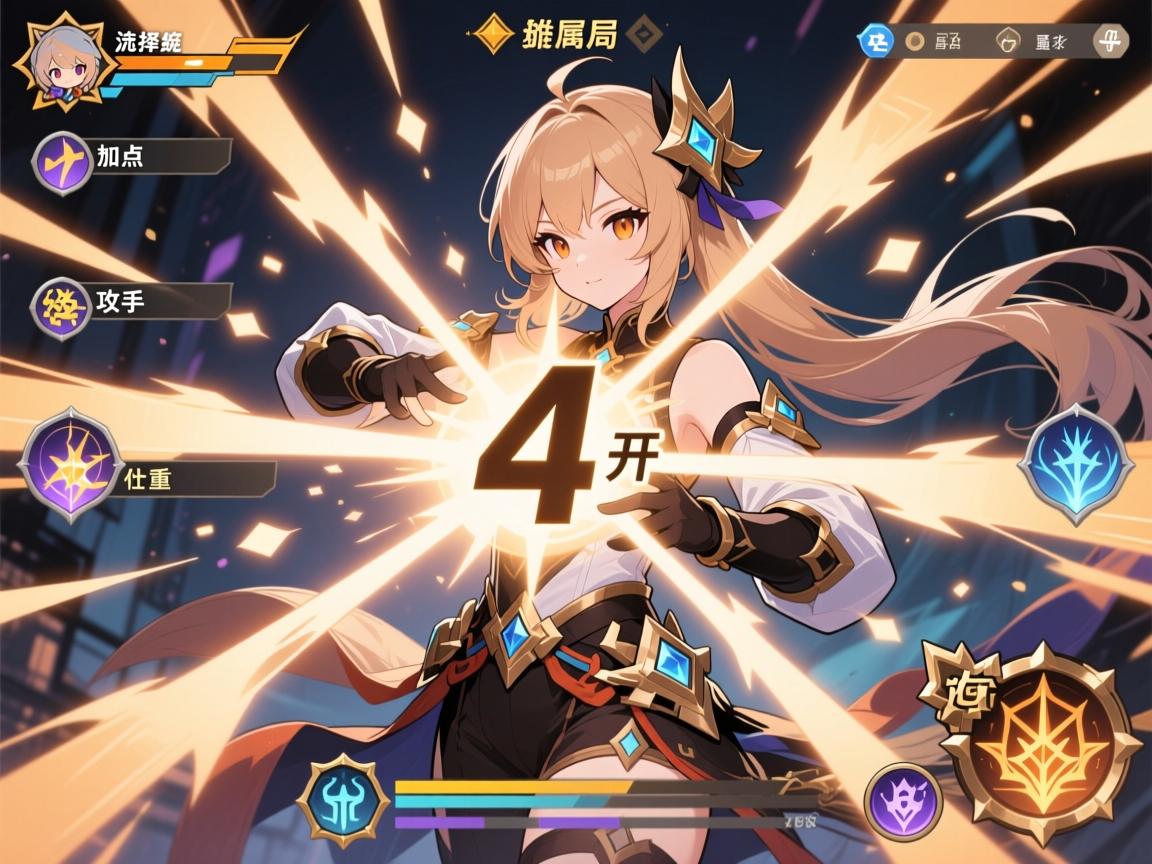Image resolution: width=1152 pixels, height=864 pixels.
Task: Click the beige hexagon button at top right
Action: tap(1109, 41)
